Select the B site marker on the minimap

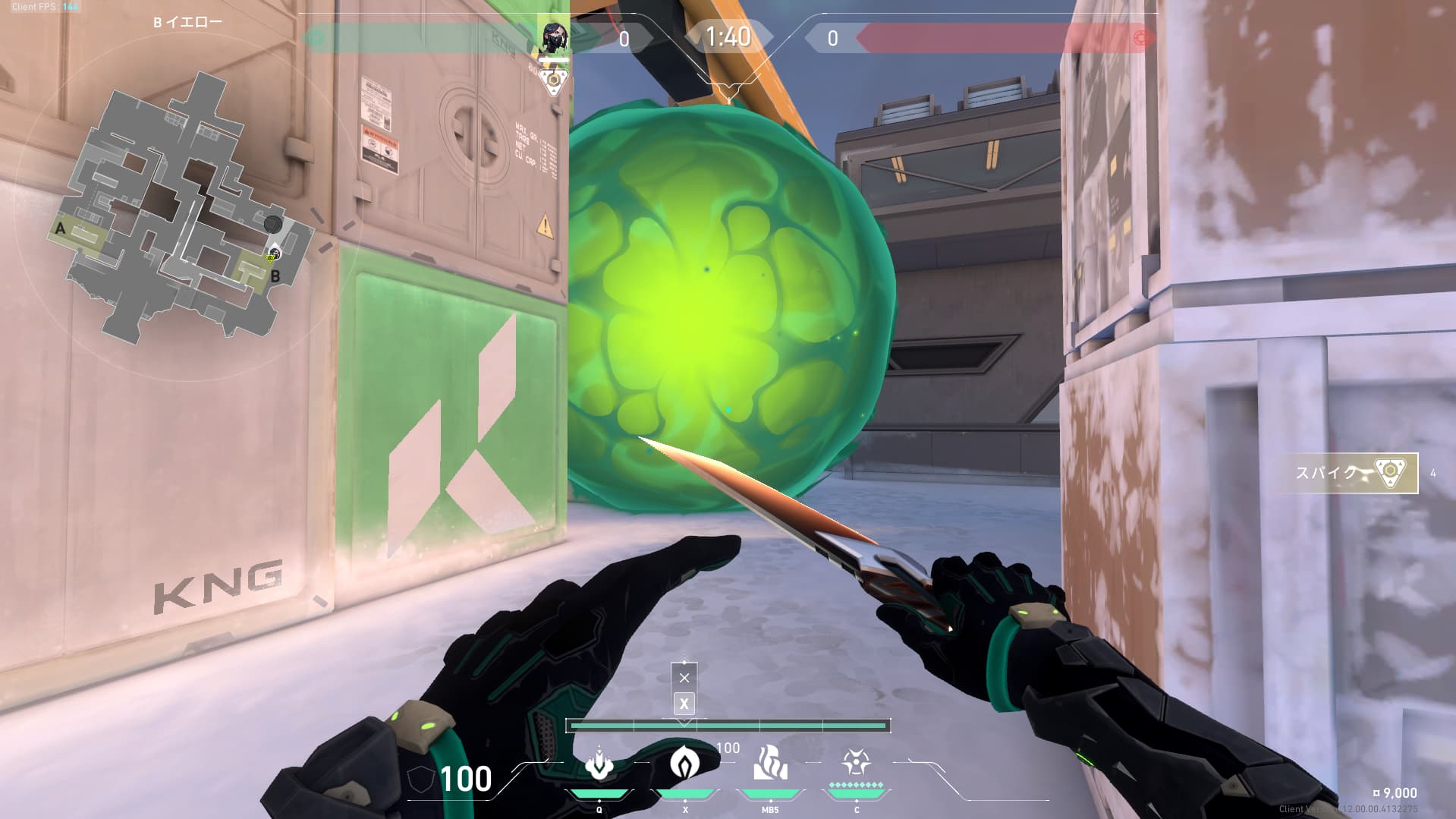(x=275, y=276)
